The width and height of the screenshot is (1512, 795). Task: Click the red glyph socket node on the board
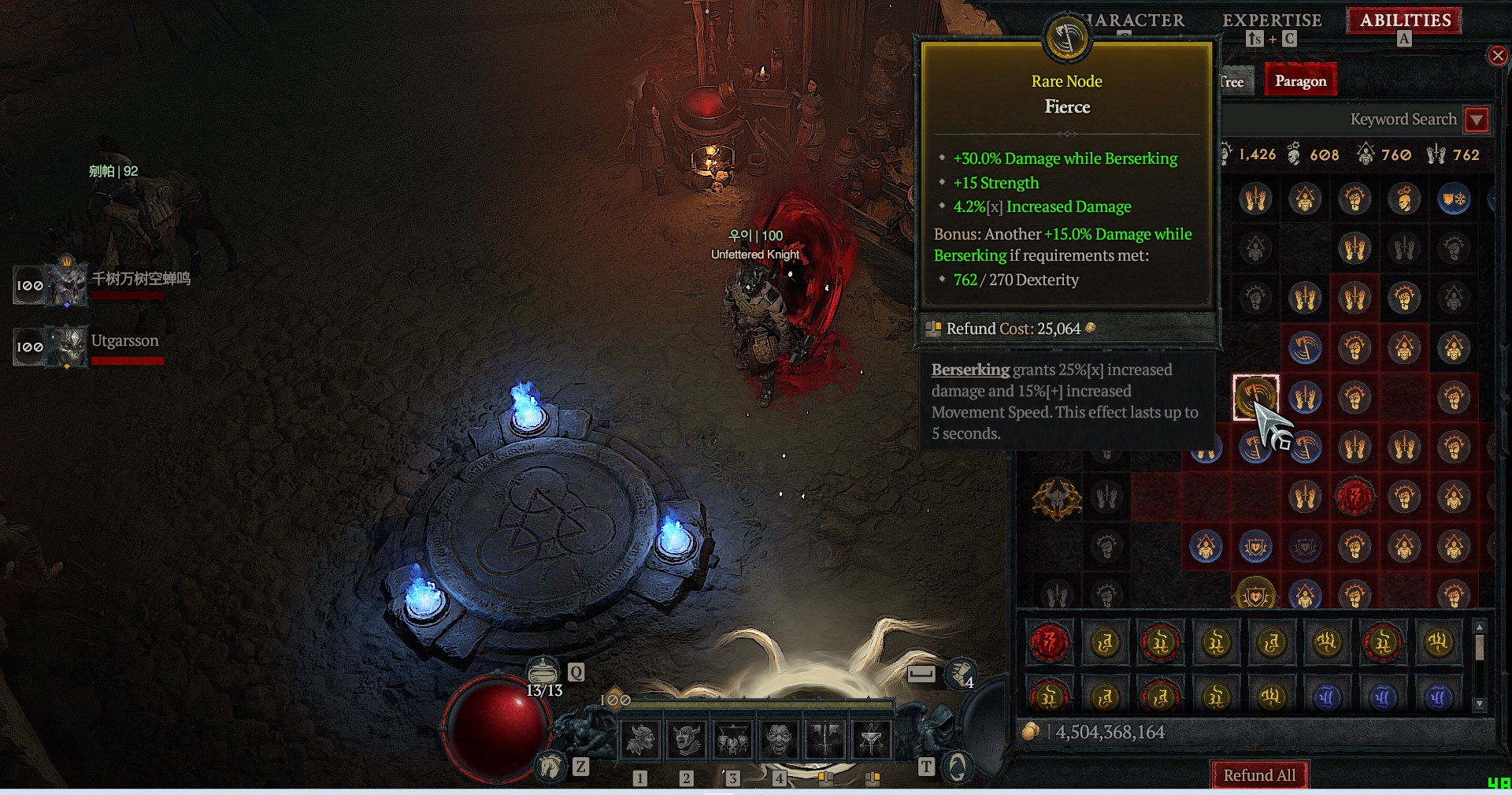pos(1354,497)
